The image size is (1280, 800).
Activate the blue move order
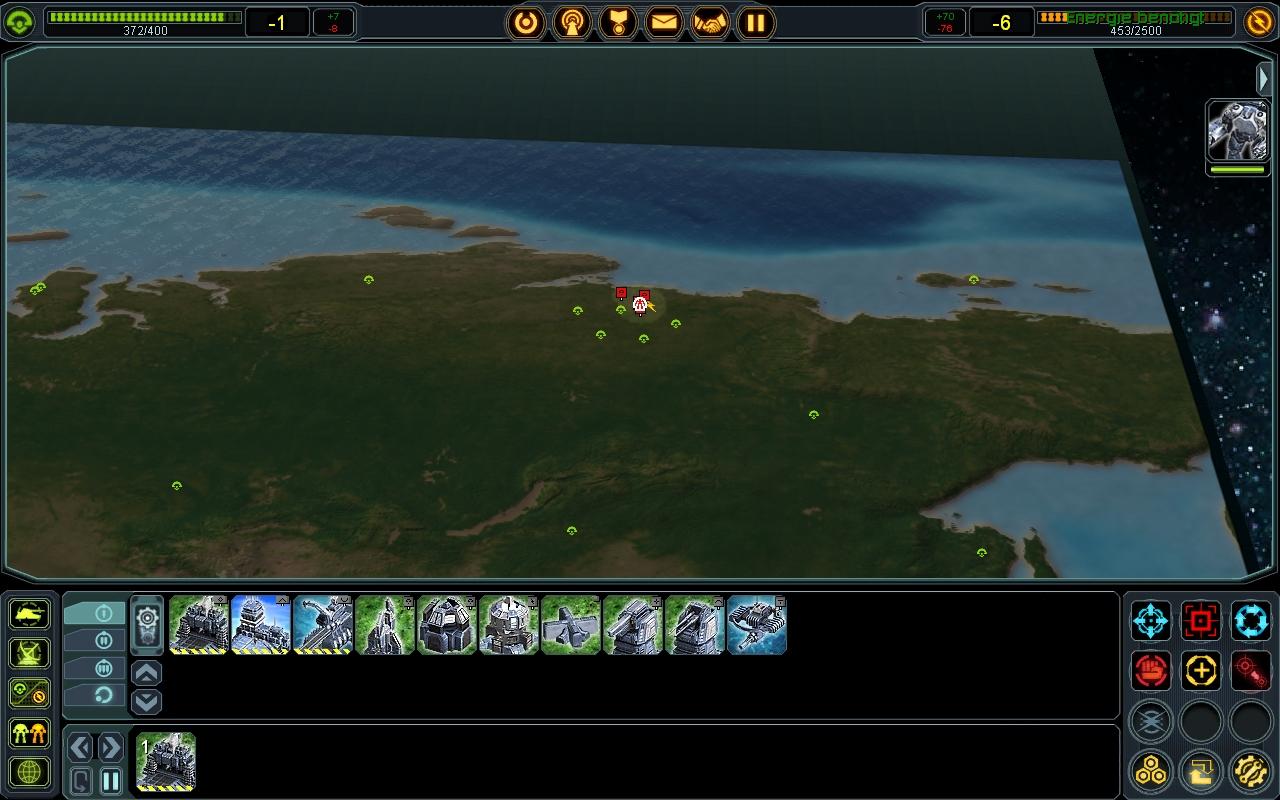[x=1150, y=621]
